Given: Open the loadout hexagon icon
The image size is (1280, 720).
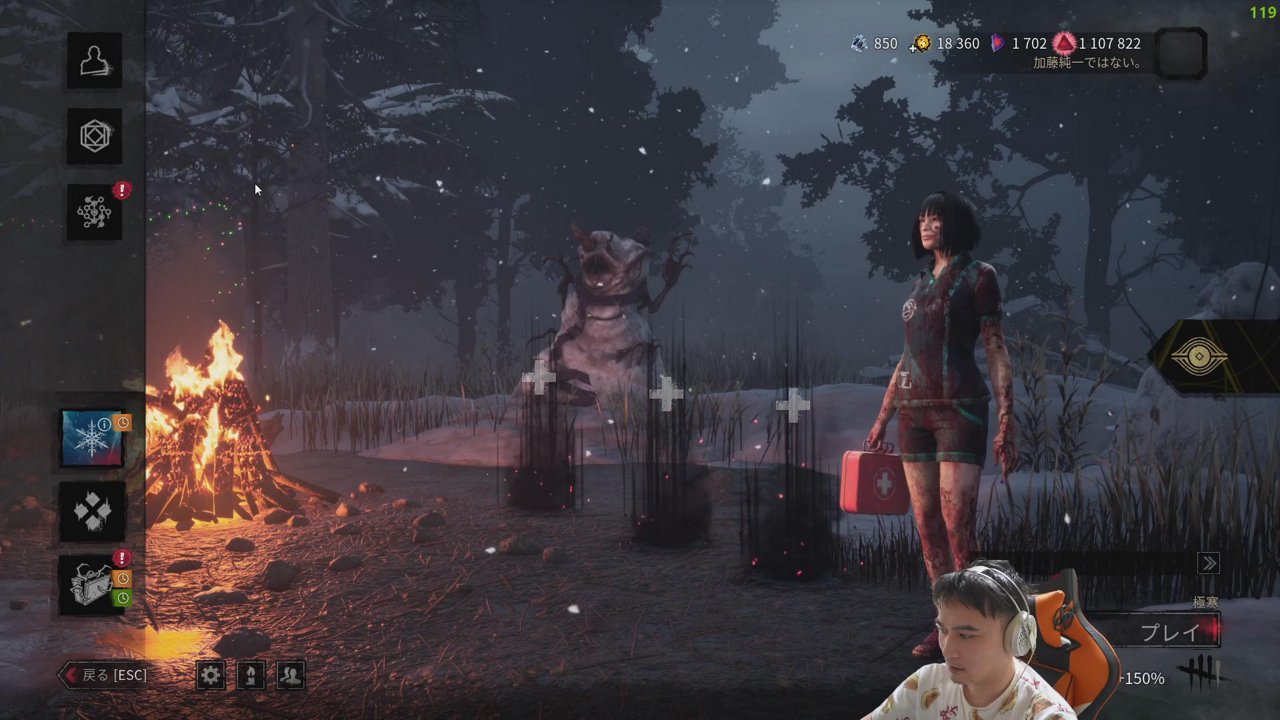Looking at the screenshot, I should (x=95, y=136).
